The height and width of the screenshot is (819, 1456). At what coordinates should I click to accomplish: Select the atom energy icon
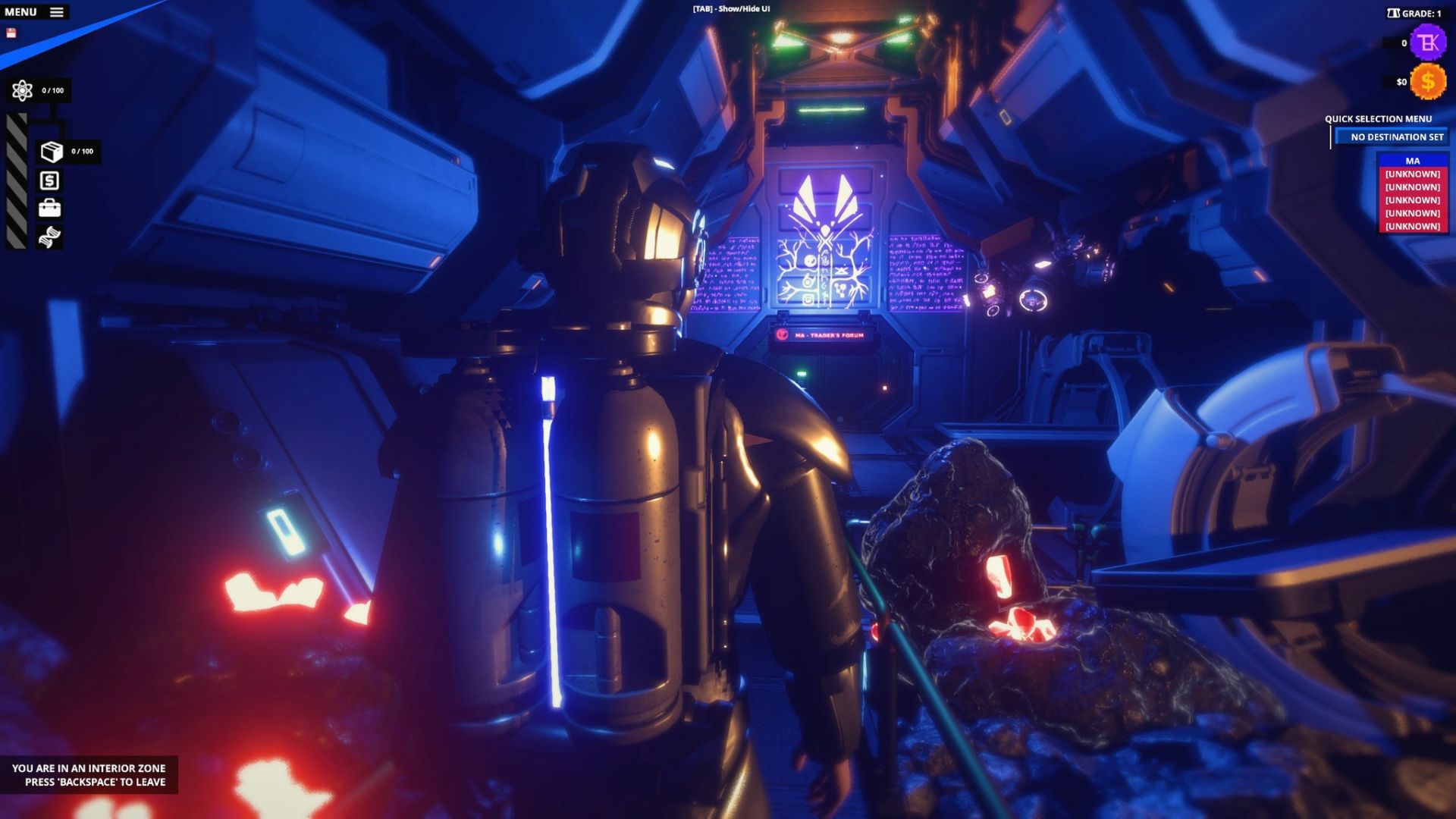22,91
